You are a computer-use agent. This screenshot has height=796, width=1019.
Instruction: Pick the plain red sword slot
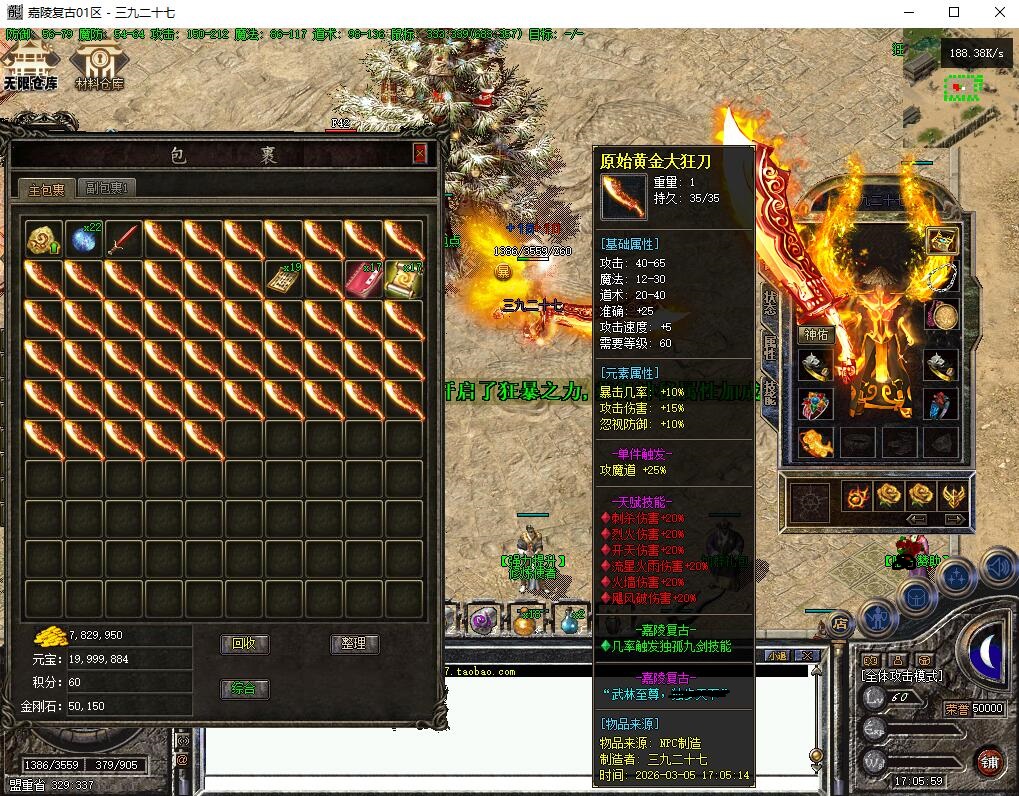pos(125,240)
